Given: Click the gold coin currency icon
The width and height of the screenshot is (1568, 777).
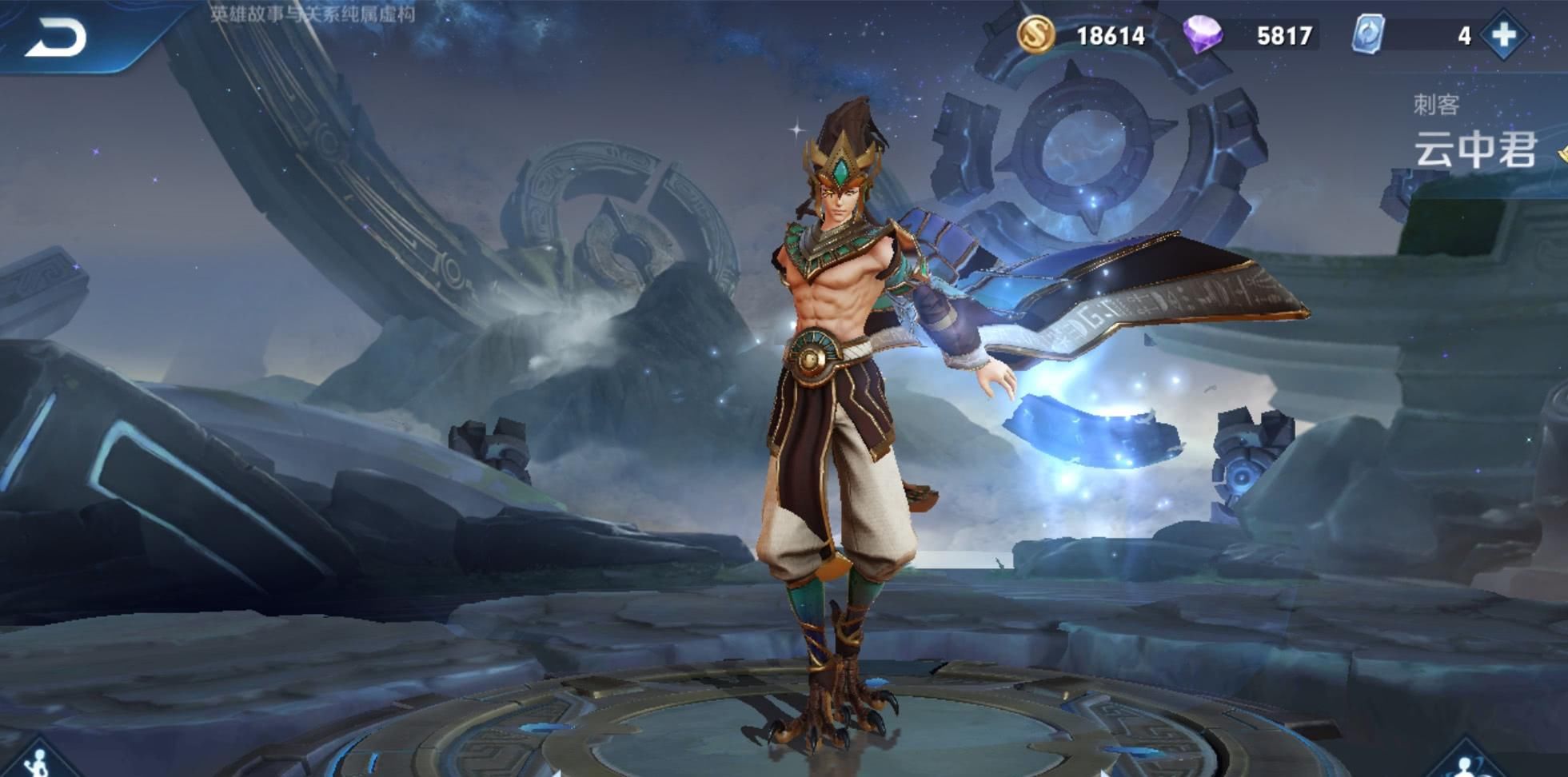Looking at the screenshot, I should (x=1035, y=35).
